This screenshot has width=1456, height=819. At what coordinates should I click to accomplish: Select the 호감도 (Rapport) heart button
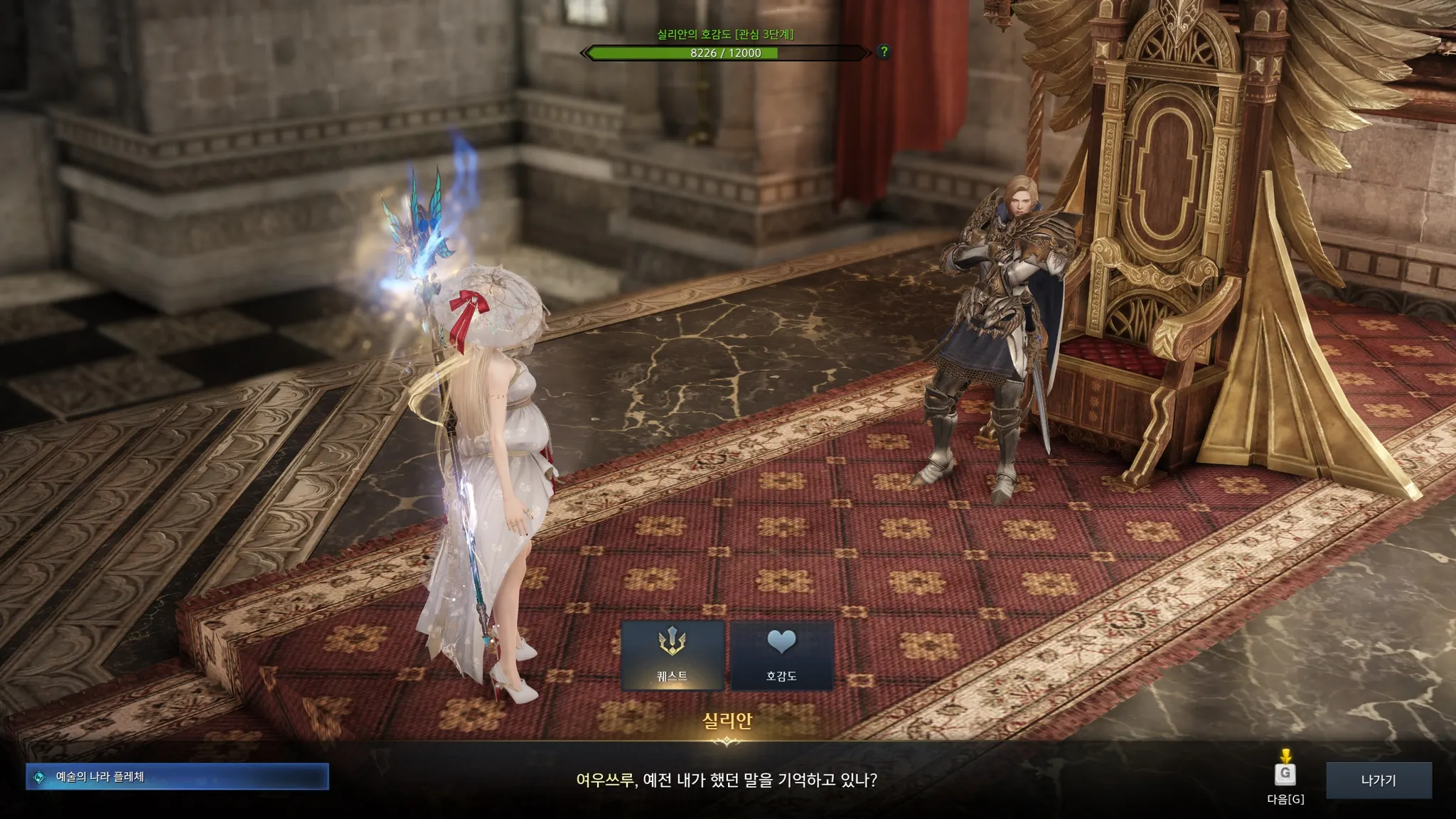pyautogui.click(x=781, y=655)
